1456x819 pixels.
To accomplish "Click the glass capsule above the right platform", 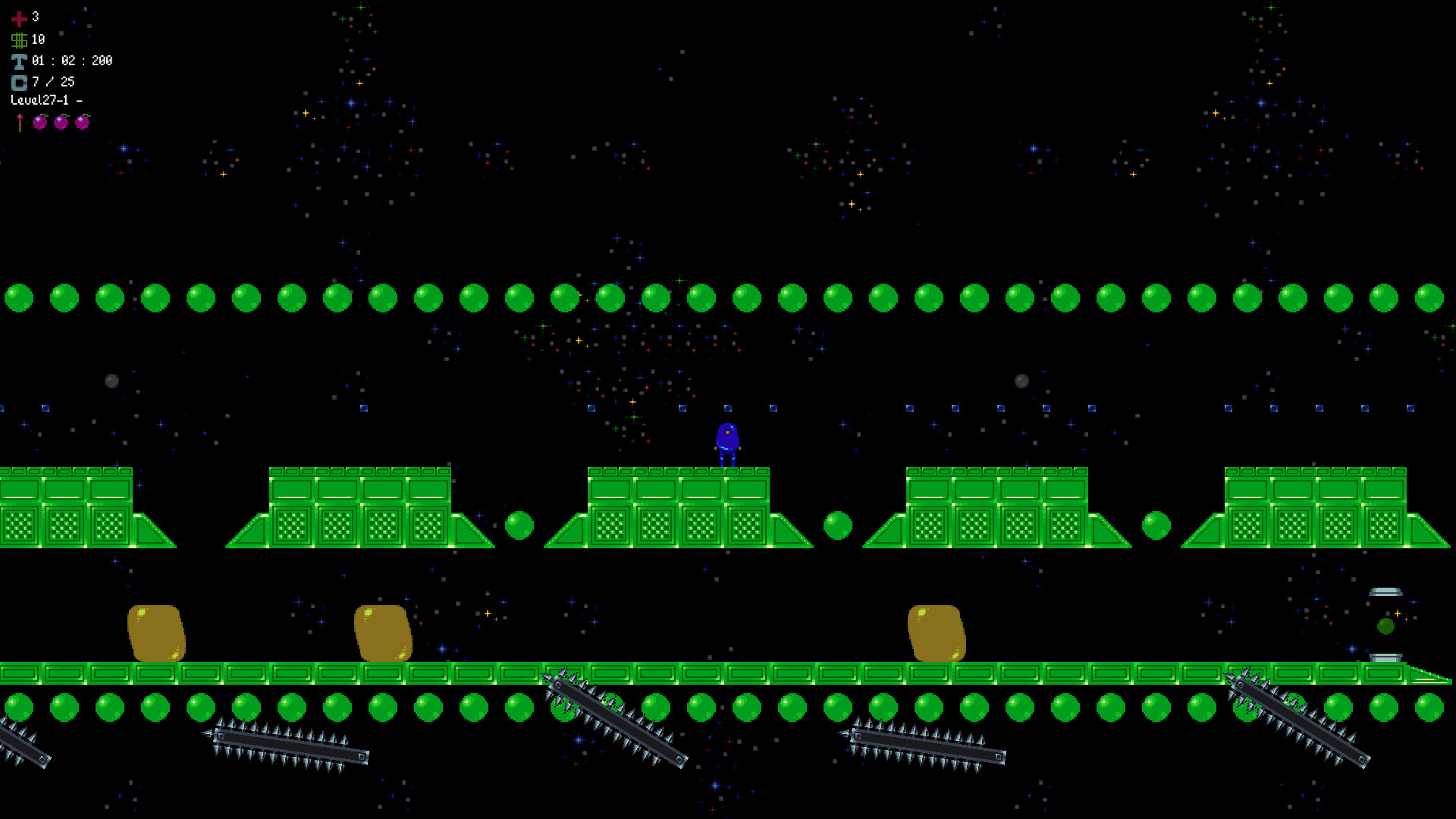I will coord(1385,591).
